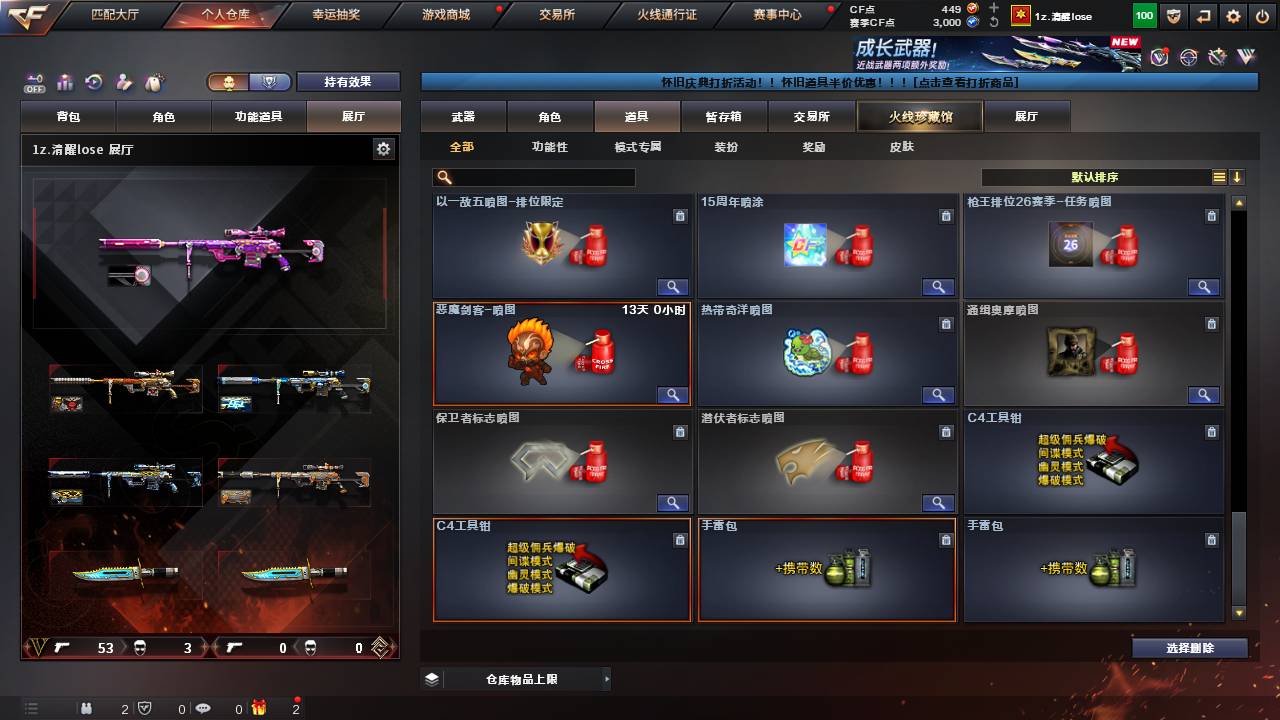Click the bar chart stats icon top-left panel
This screenshot has height=720, width=1280.
tap(64, 80)
